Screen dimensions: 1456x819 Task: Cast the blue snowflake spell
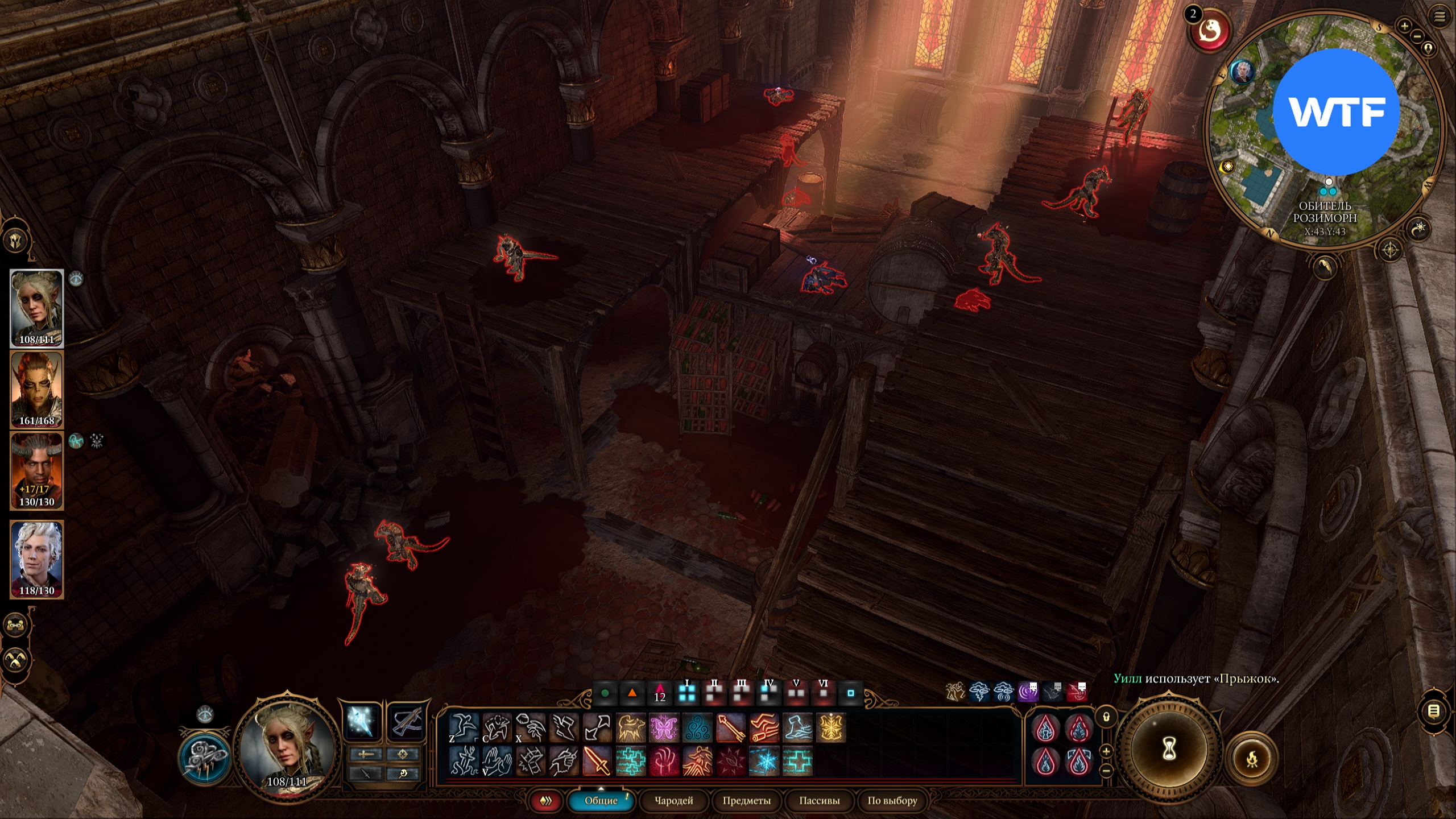pos(764,761)
